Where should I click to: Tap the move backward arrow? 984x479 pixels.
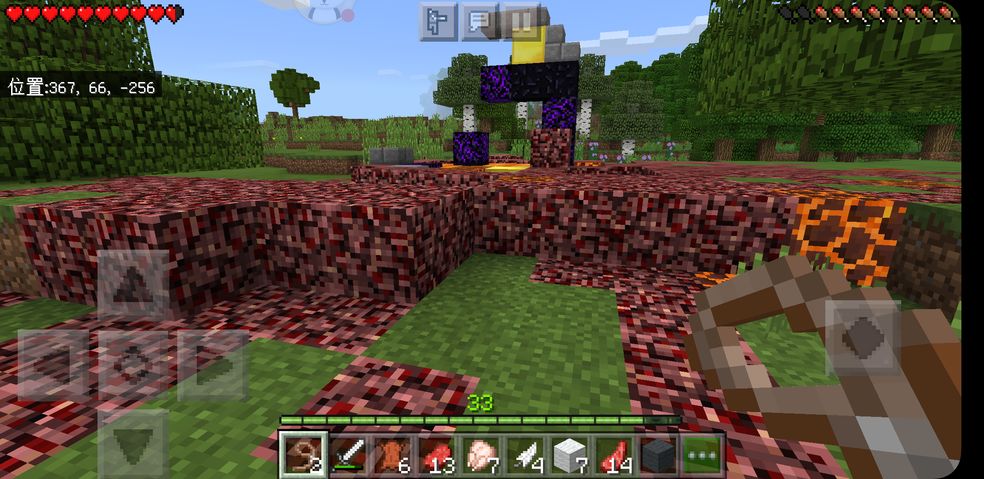133,441
